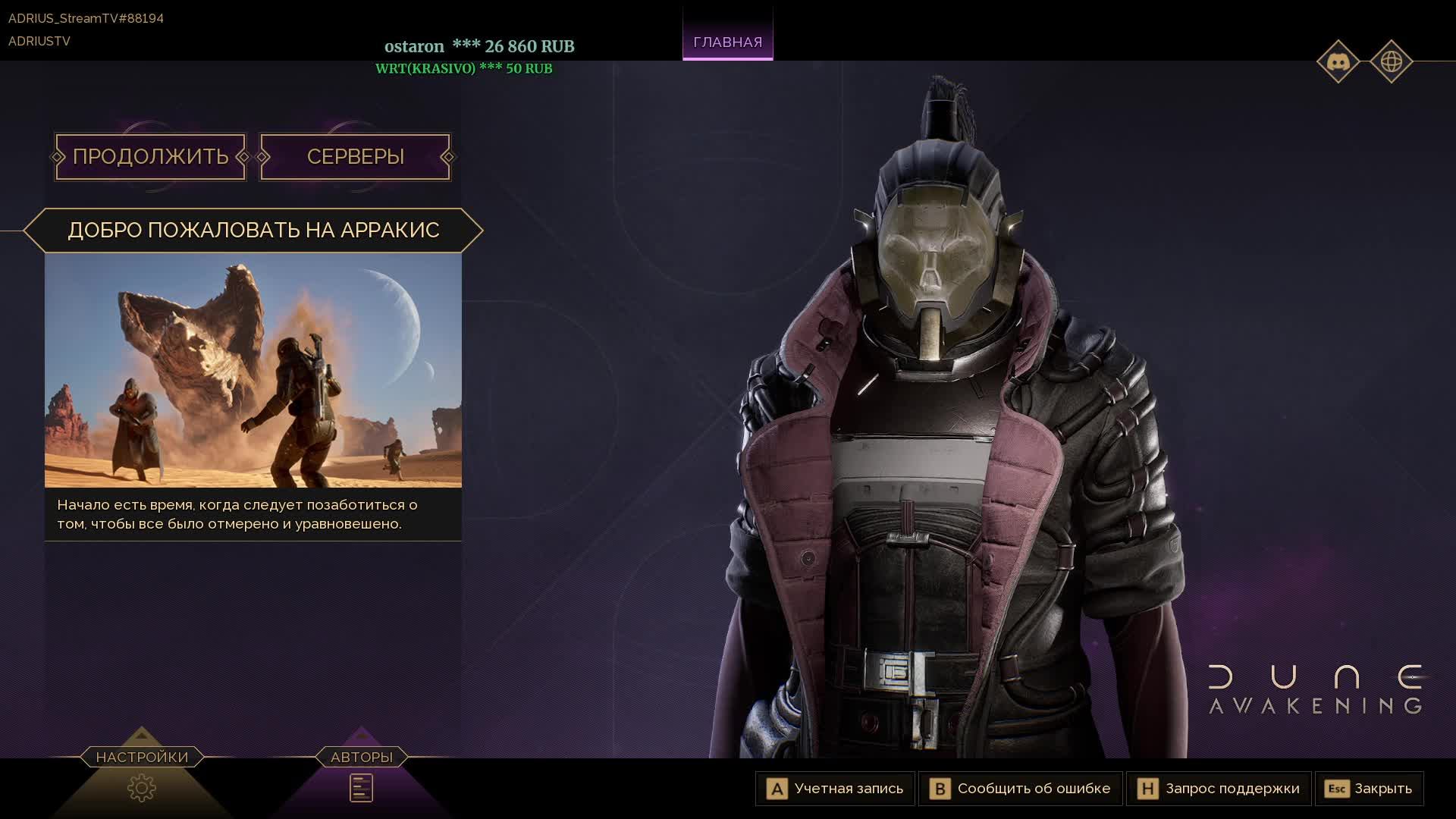This screenshot has width=1456, height=819.
Task: Show the АВТОРЫ credits
Action: click(362, 787)
